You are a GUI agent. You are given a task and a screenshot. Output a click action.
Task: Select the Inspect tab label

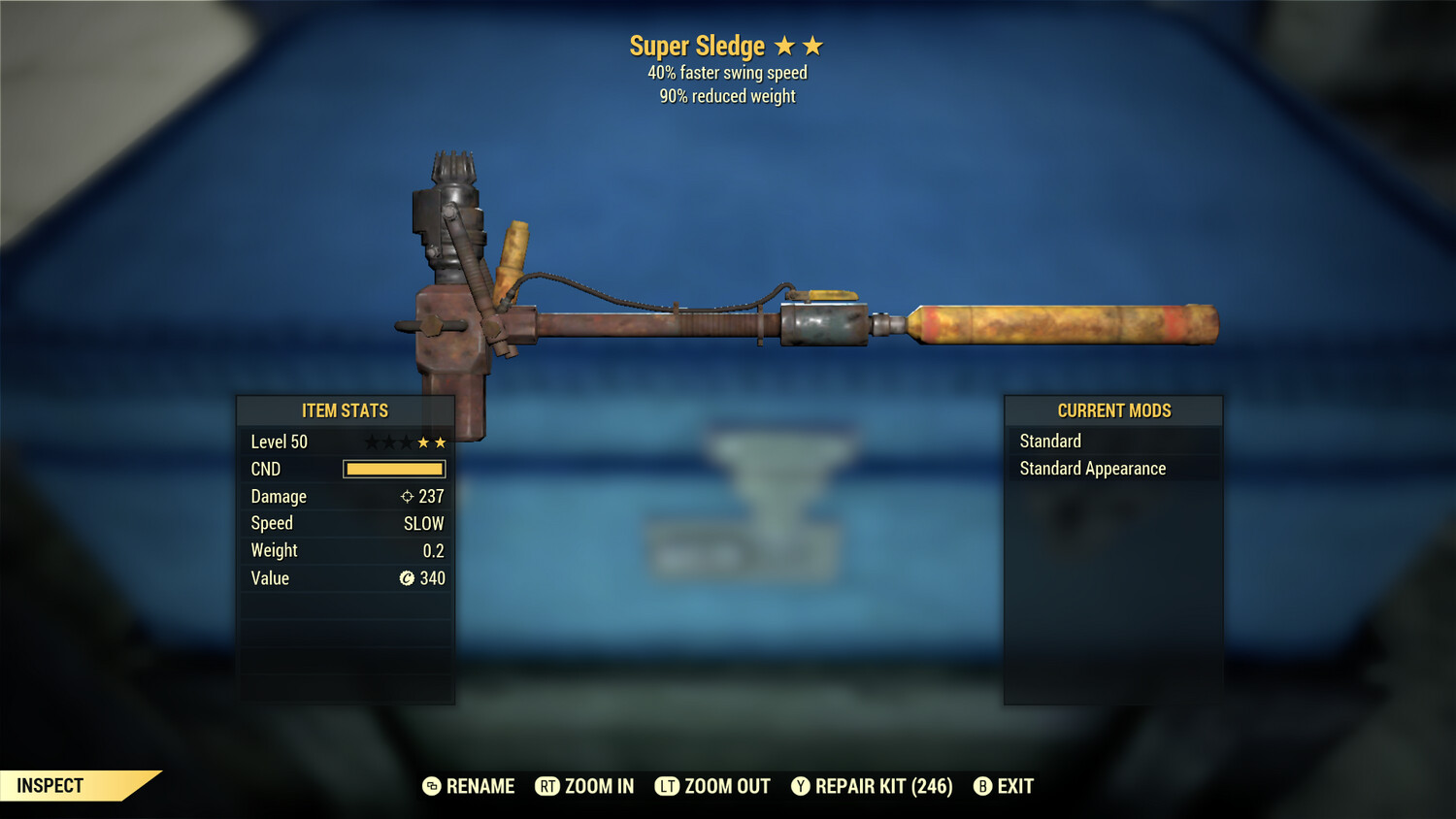49,786
